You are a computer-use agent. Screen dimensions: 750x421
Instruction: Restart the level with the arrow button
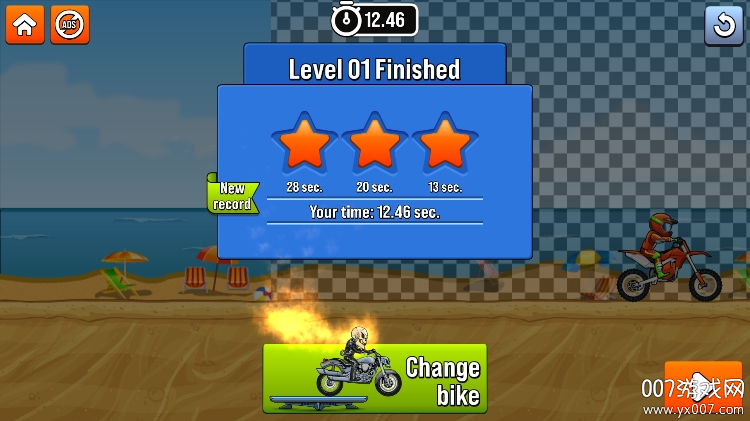[x=724, y=25]
